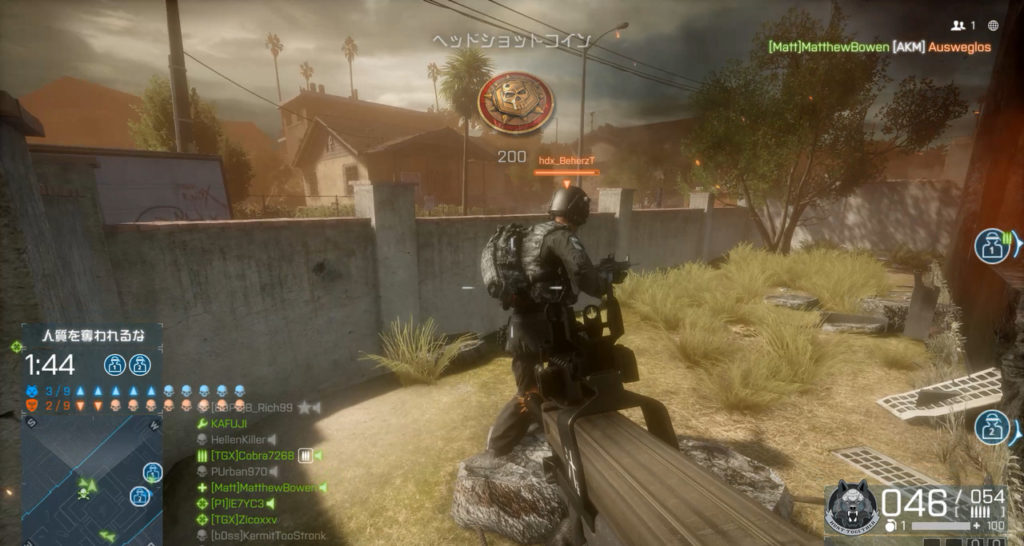The height and width of the screenshot is (546, 1024).
Task: Click the hostage 2 status icon beside the timer
Action: [140, 364]
